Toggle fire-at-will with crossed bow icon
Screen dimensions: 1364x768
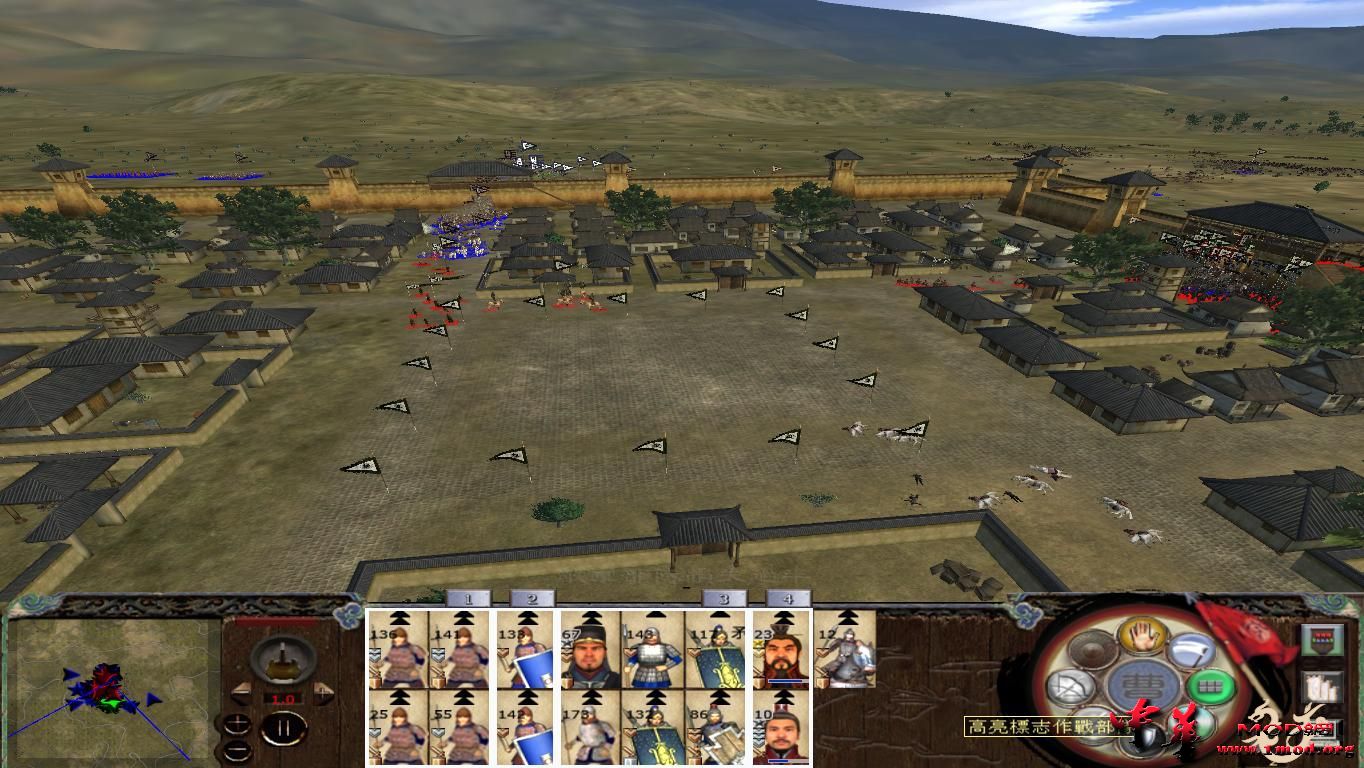(x=1070, y=686)
